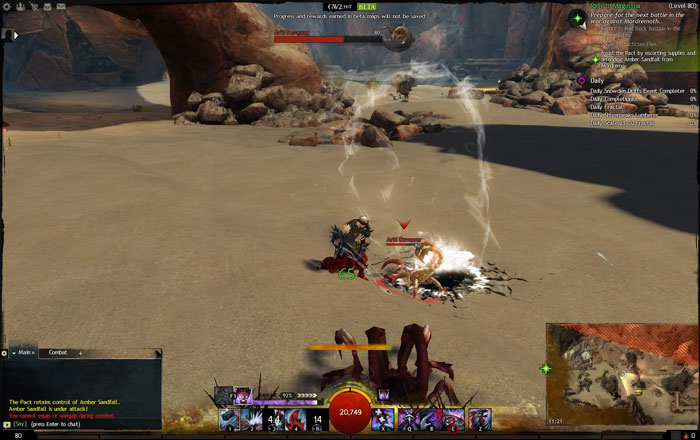Viewport: 700px width, 440px height.
Task: Add a new chat tab with plus
Action: tap(80, 353)
